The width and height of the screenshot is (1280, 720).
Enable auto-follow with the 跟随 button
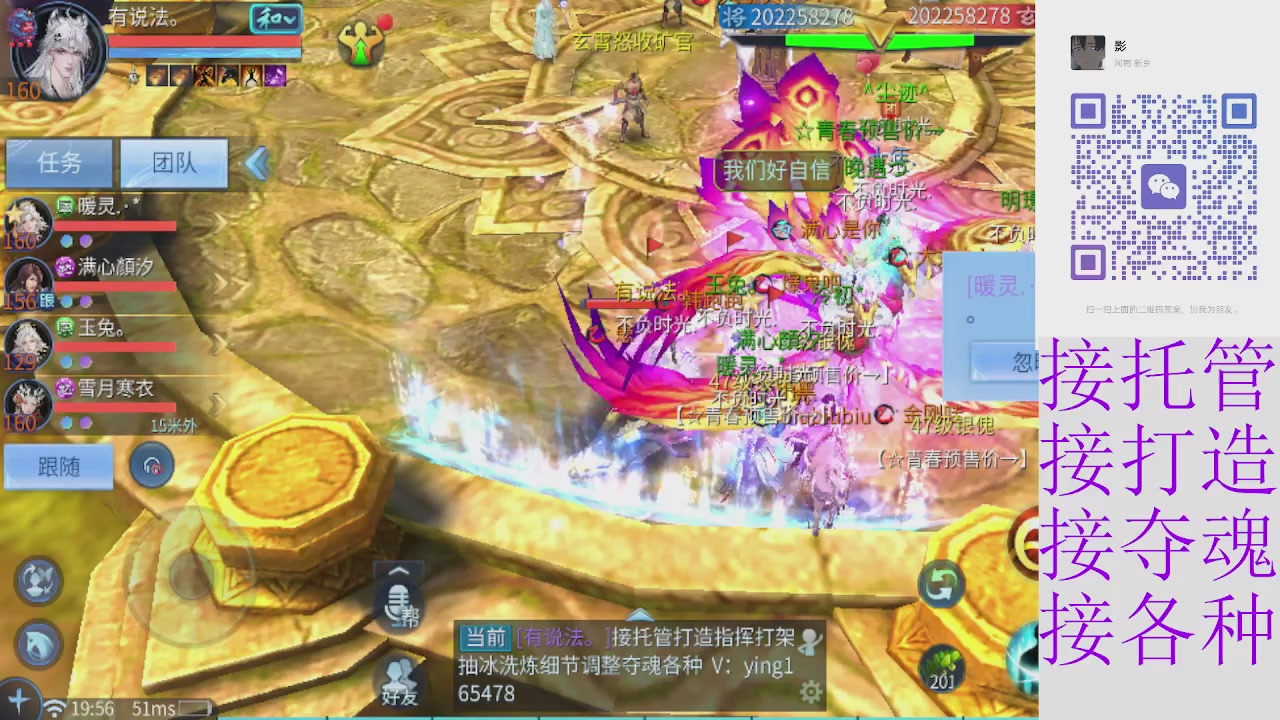point(58,466)
